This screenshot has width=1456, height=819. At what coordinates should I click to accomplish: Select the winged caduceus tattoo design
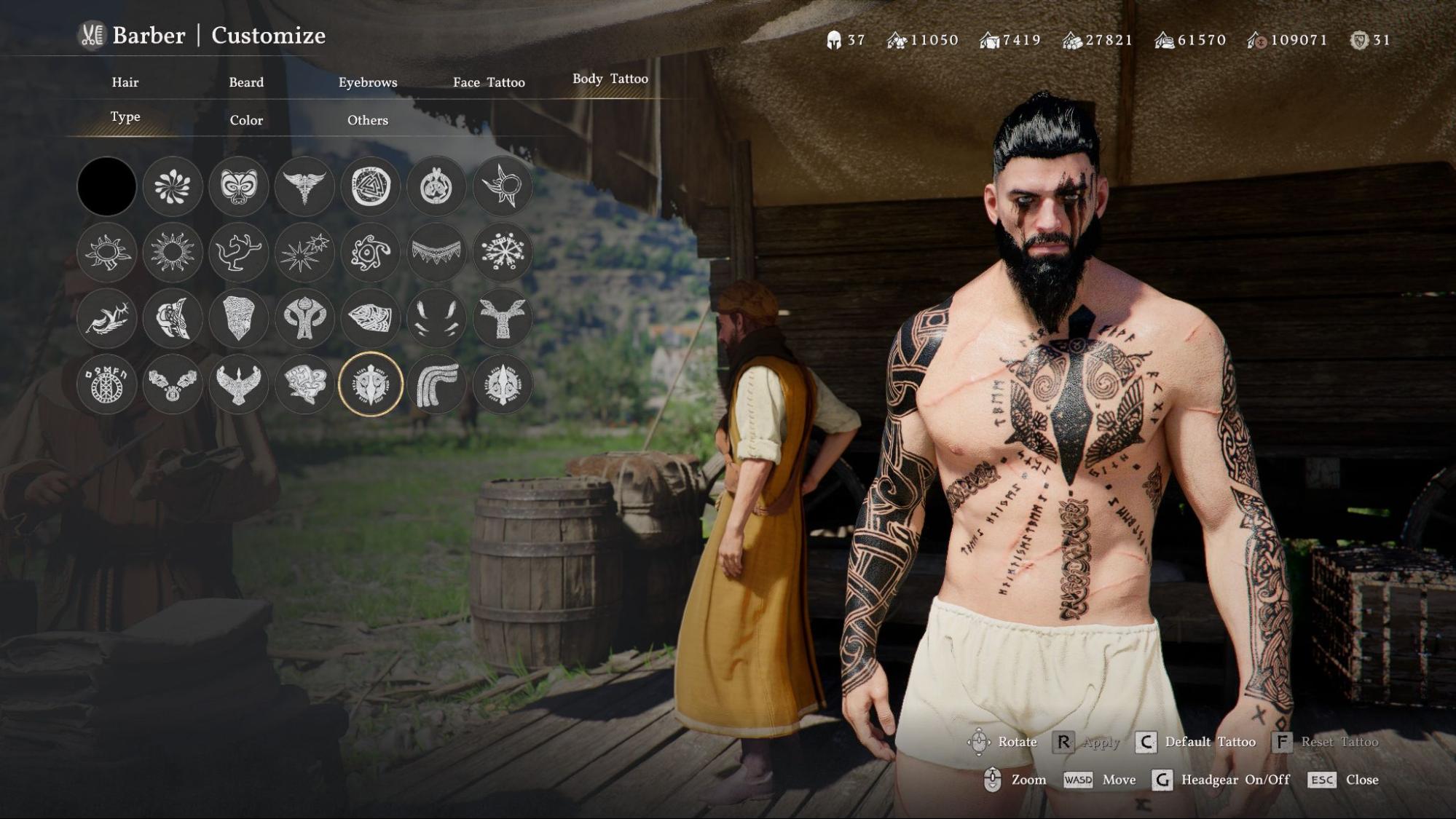click(305, 187)
